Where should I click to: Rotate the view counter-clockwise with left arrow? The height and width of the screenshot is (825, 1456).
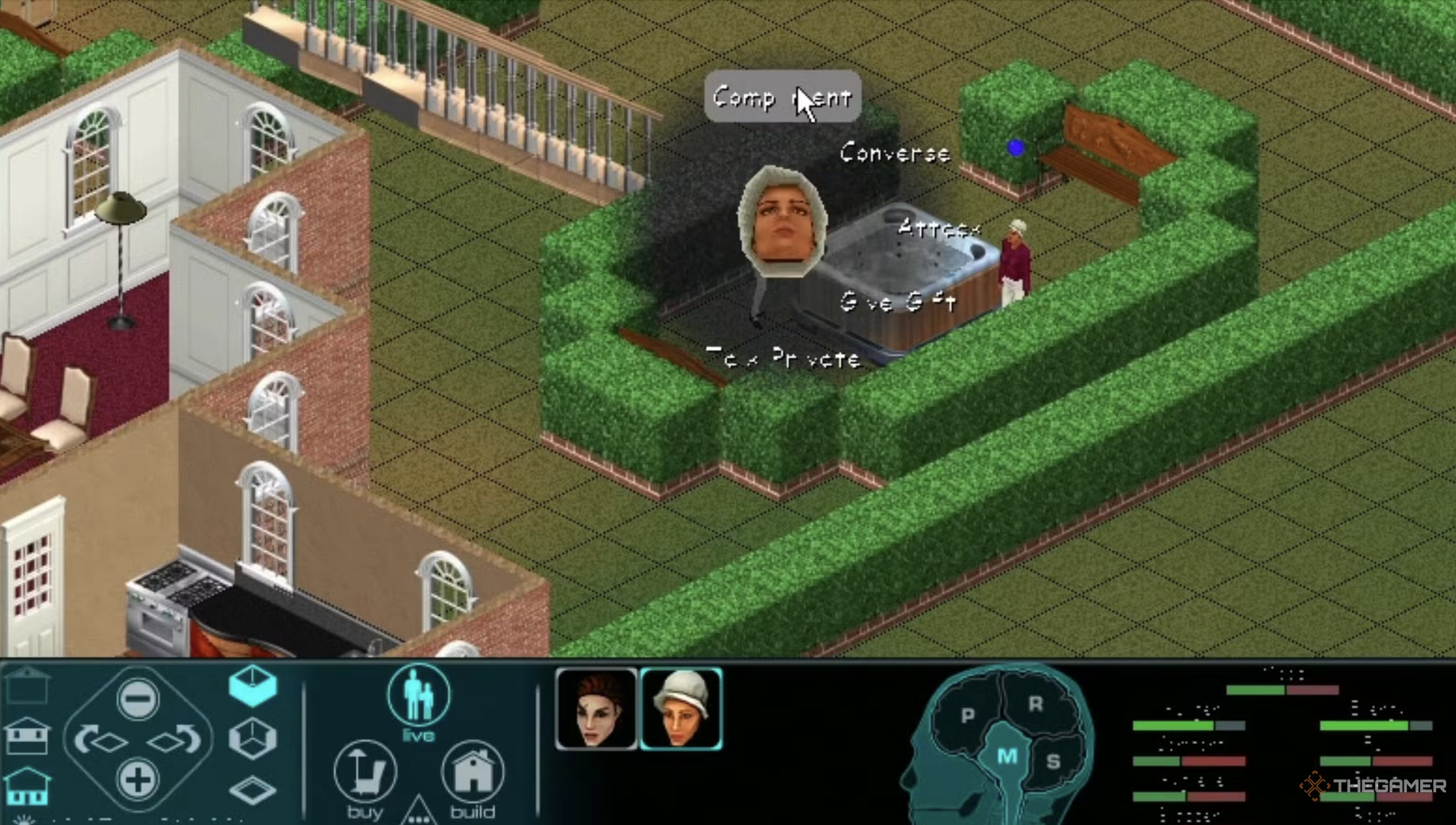point(100,740)
